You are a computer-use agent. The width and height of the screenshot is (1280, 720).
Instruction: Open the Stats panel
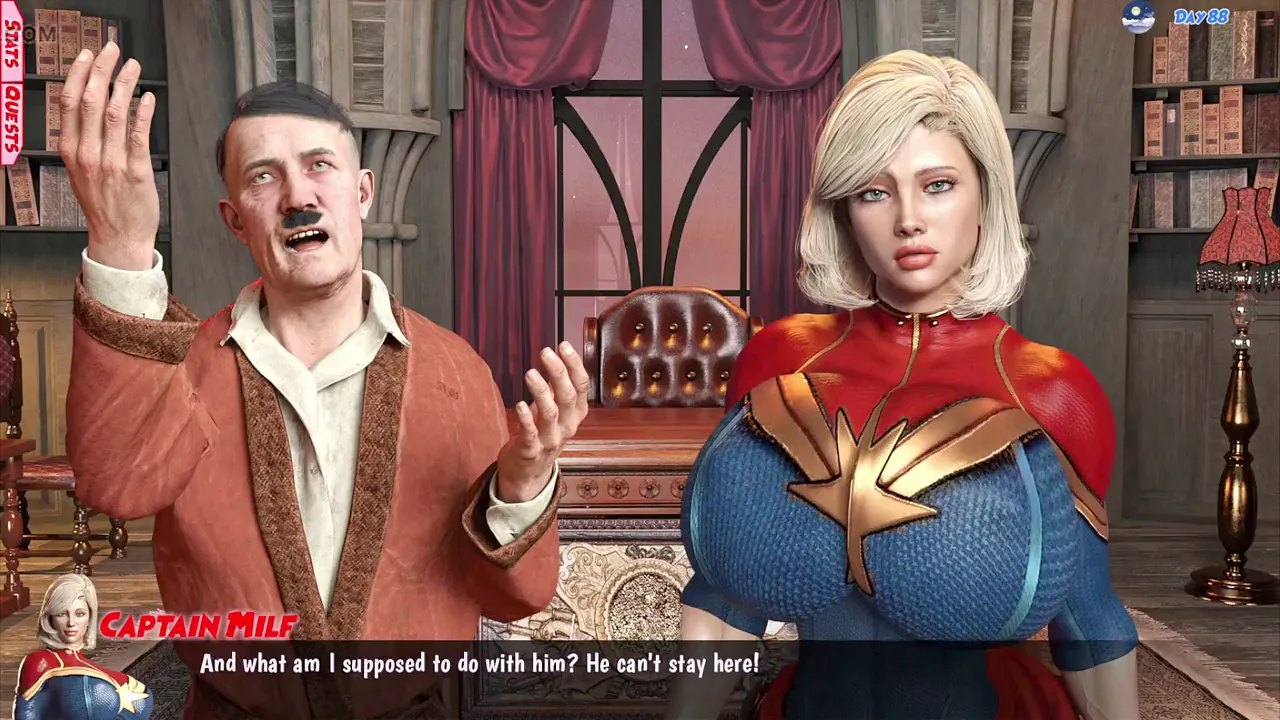pyautogui.click(x=12, y=44)
